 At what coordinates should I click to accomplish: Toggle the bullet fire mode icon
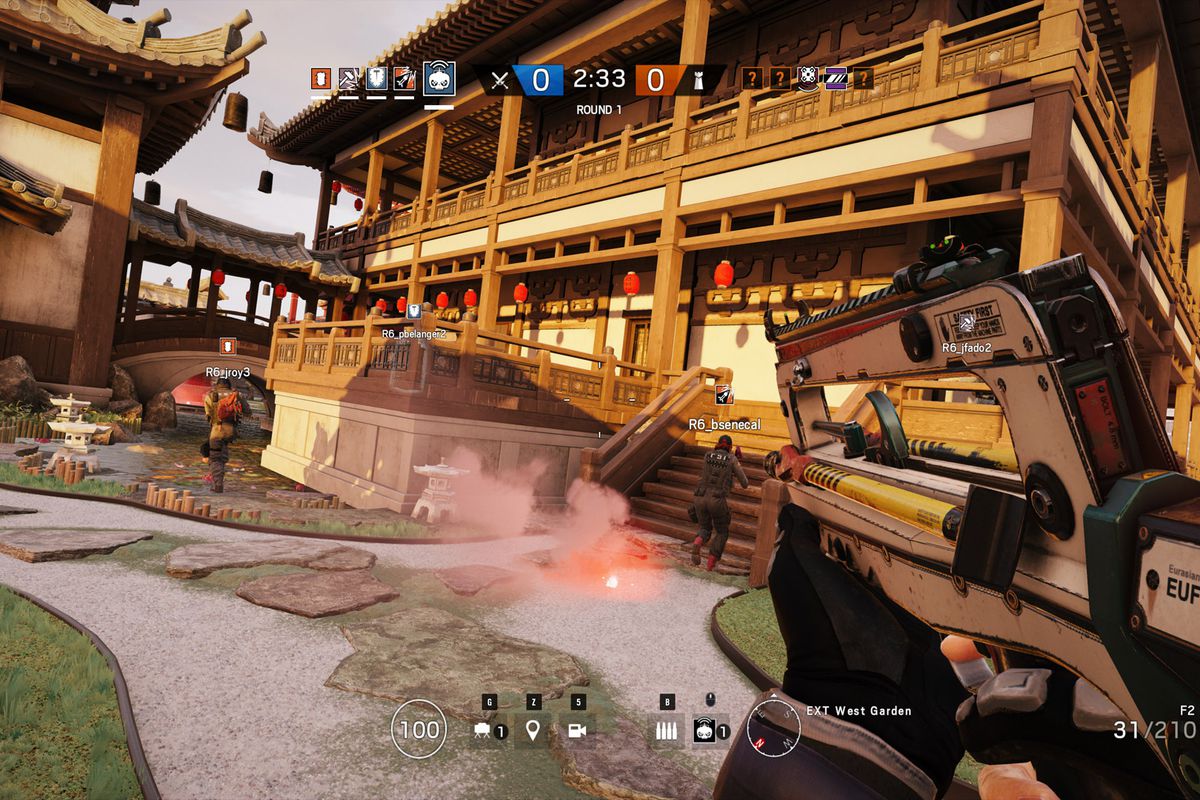[x=665, y=731]
